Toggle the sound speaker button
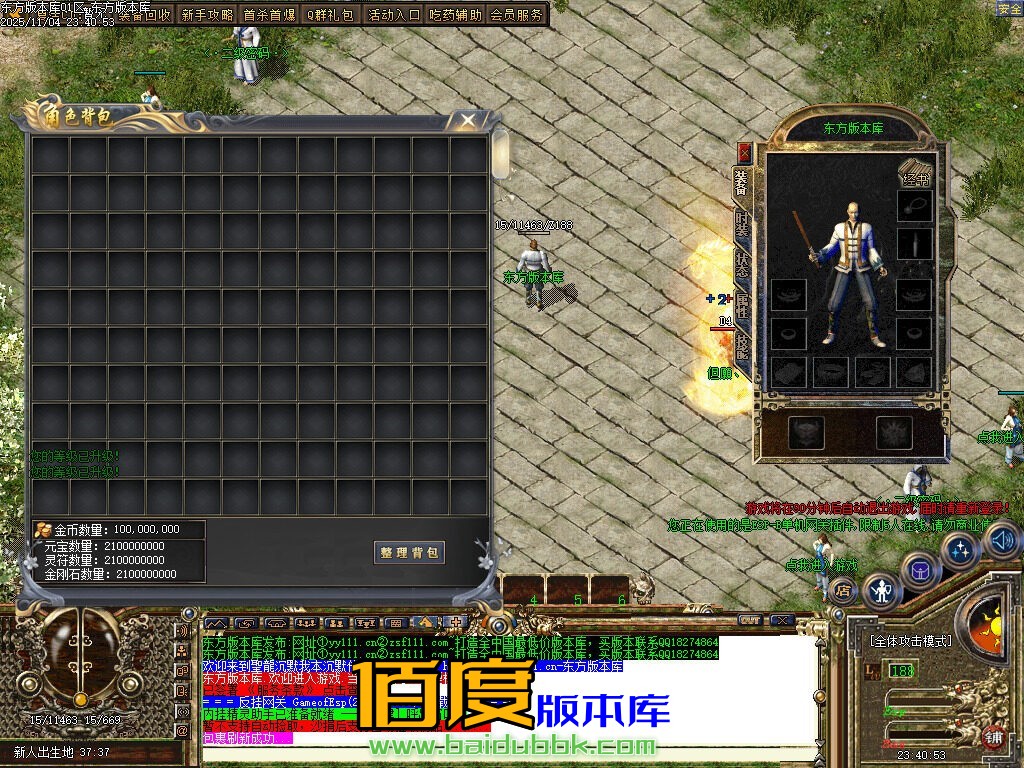Viewport: 1024px width, 768px height. [1002, 541]
